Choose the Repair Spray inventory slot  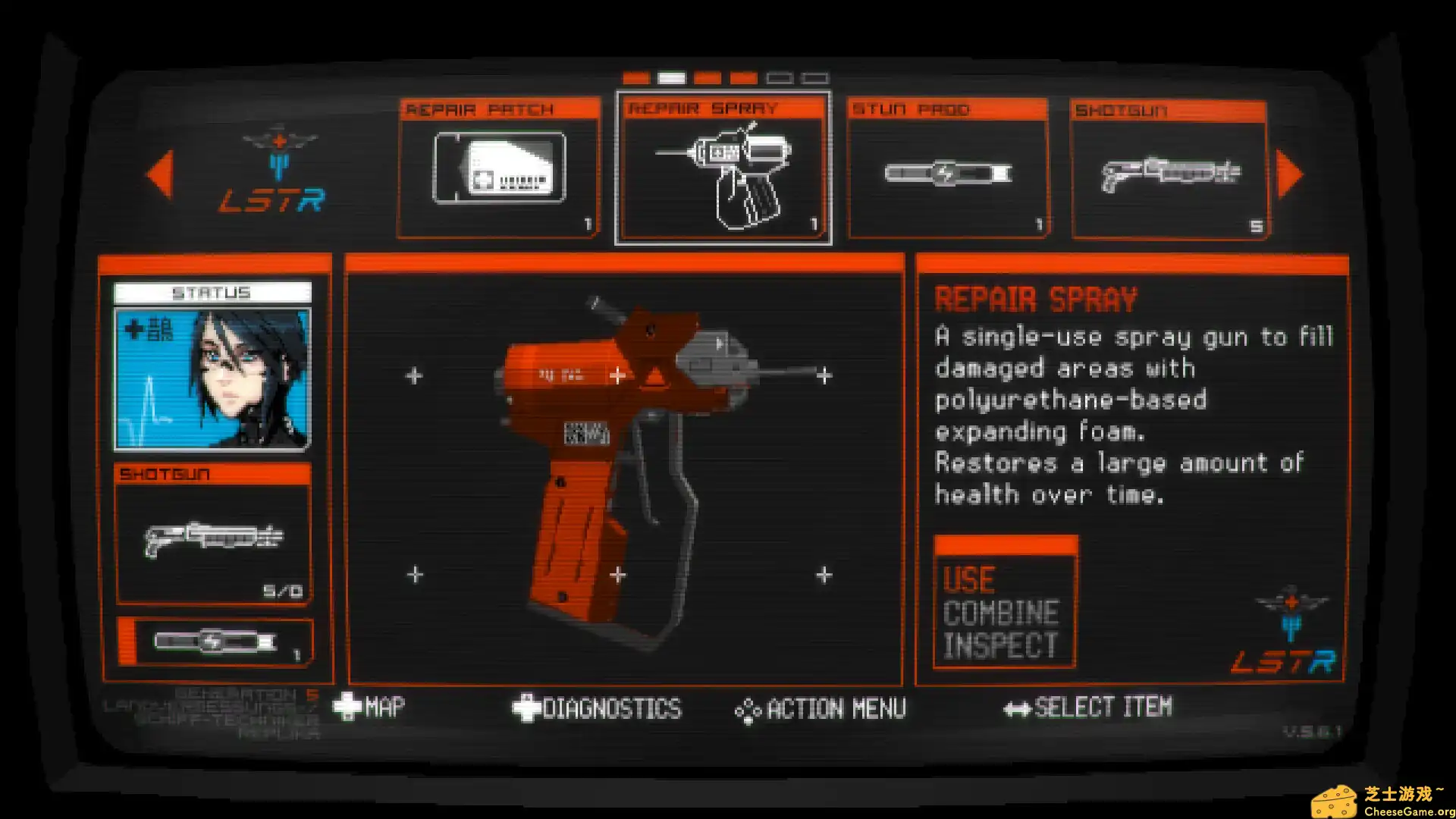tap(723, 168)
